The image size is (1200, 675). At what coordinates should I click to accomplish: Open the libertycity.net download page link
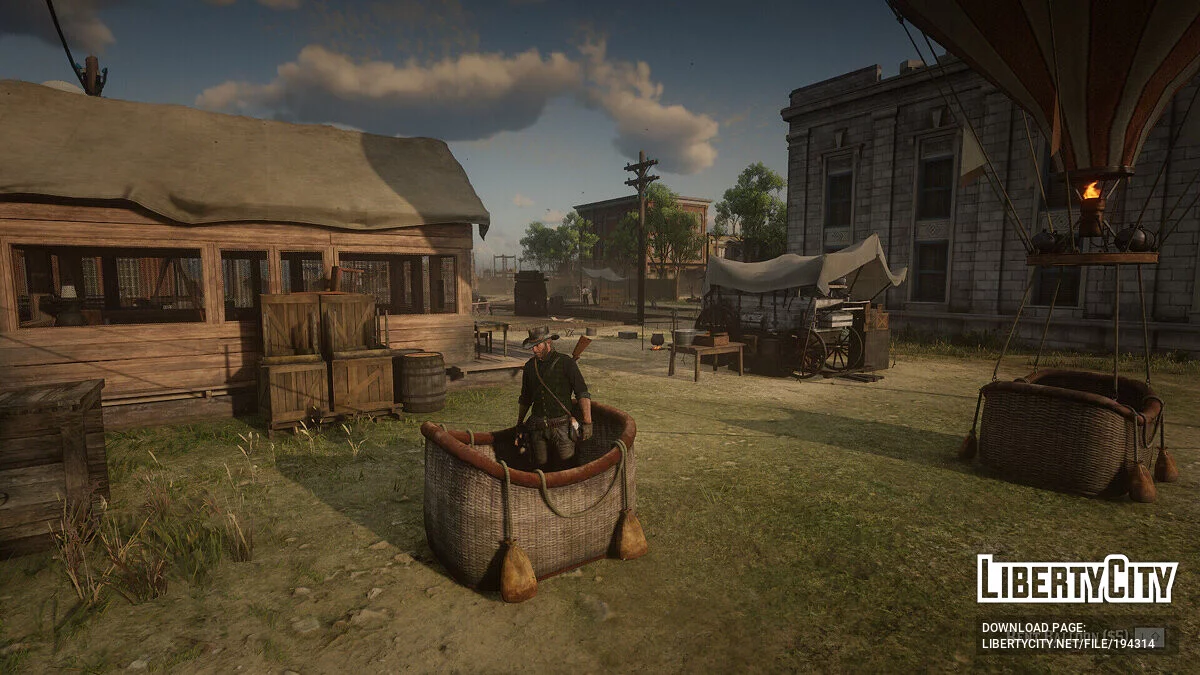tap(1068, 643)
